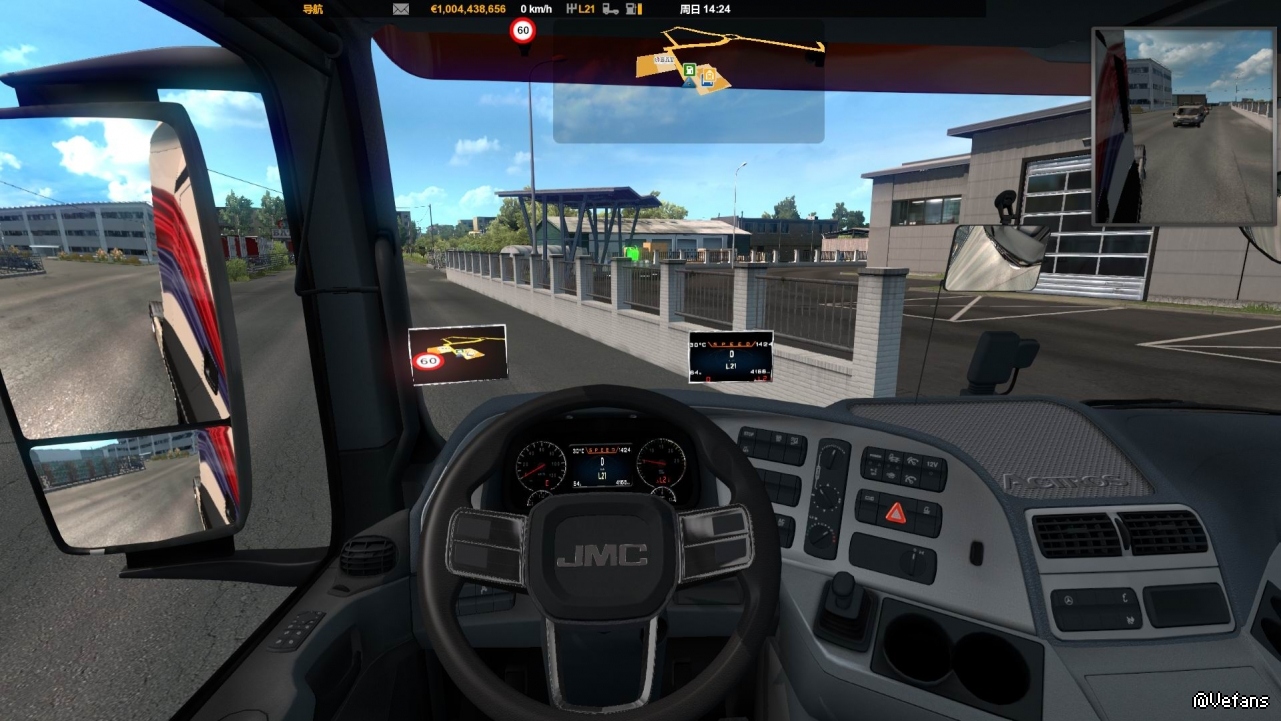Select the green fuel station map marker
The width and height of the screenshot is (1281, 721).
689,70
